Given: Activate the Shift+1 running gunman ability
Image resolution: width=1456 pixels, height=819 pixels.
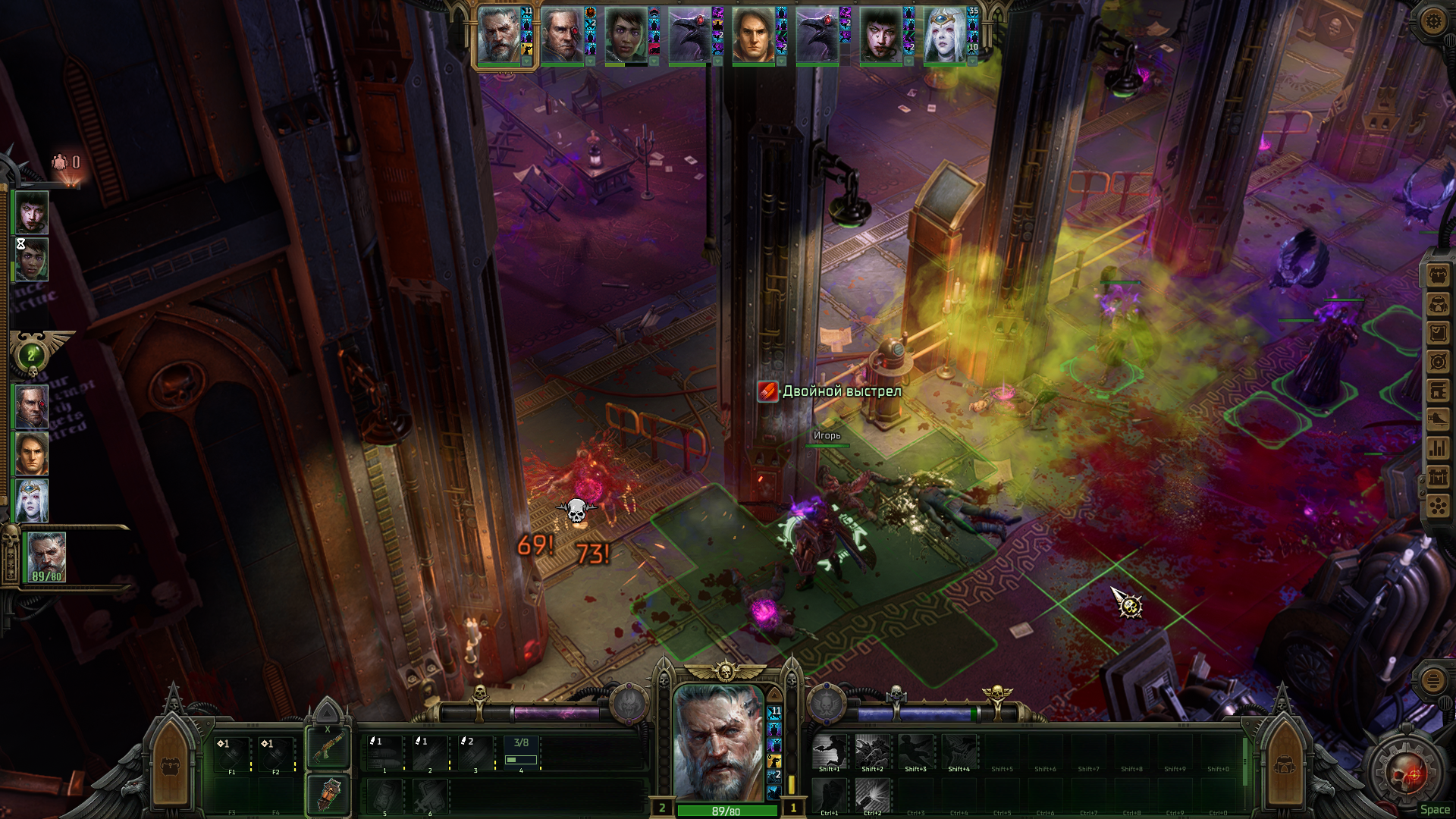Looking at the screenshot, I should (829, 752).
